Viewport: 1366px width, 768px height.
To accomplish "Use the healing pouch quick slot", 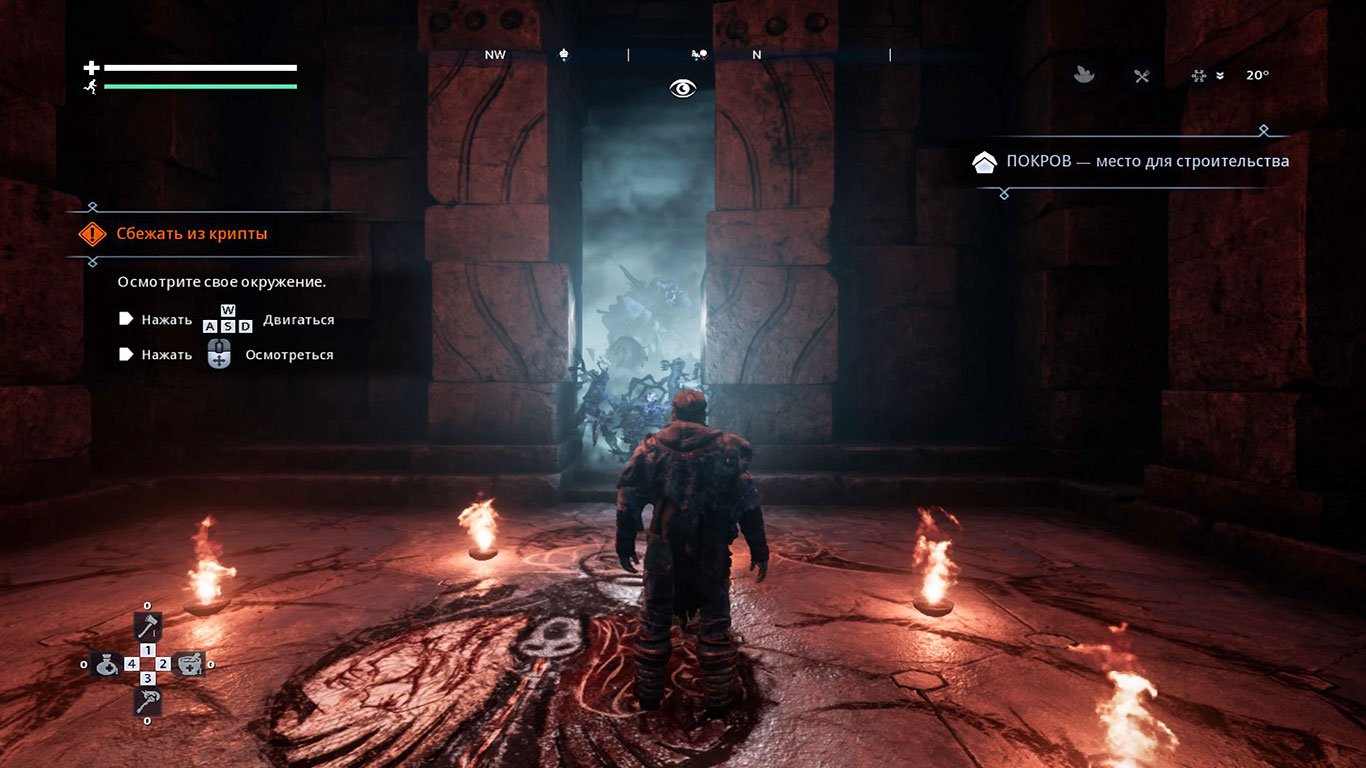I will [107, 664].
